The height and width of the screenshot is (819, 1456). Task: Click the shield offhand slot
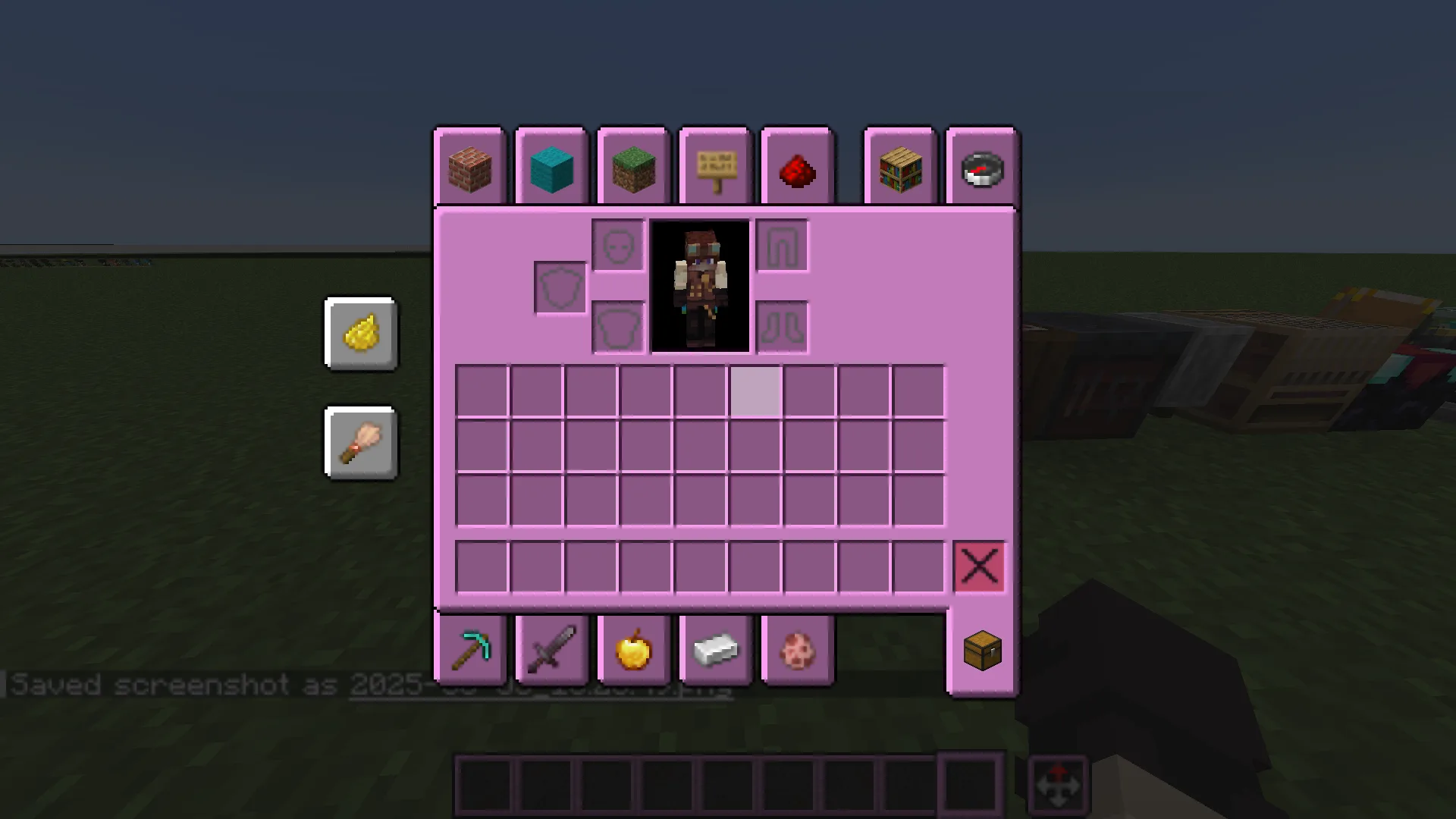point(561,287)
